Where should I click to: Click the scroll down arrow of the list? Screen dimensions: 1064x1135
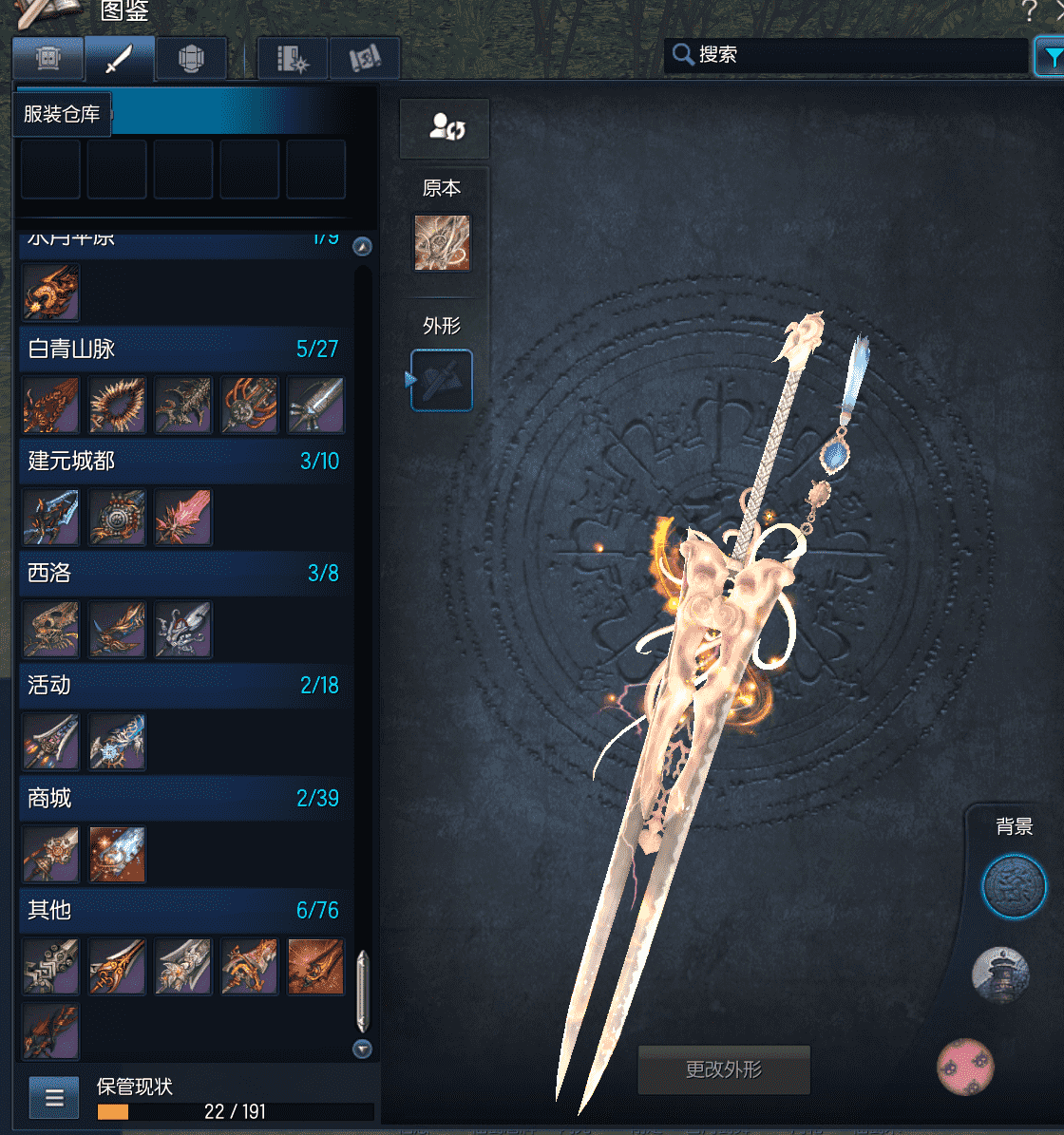362,1050
